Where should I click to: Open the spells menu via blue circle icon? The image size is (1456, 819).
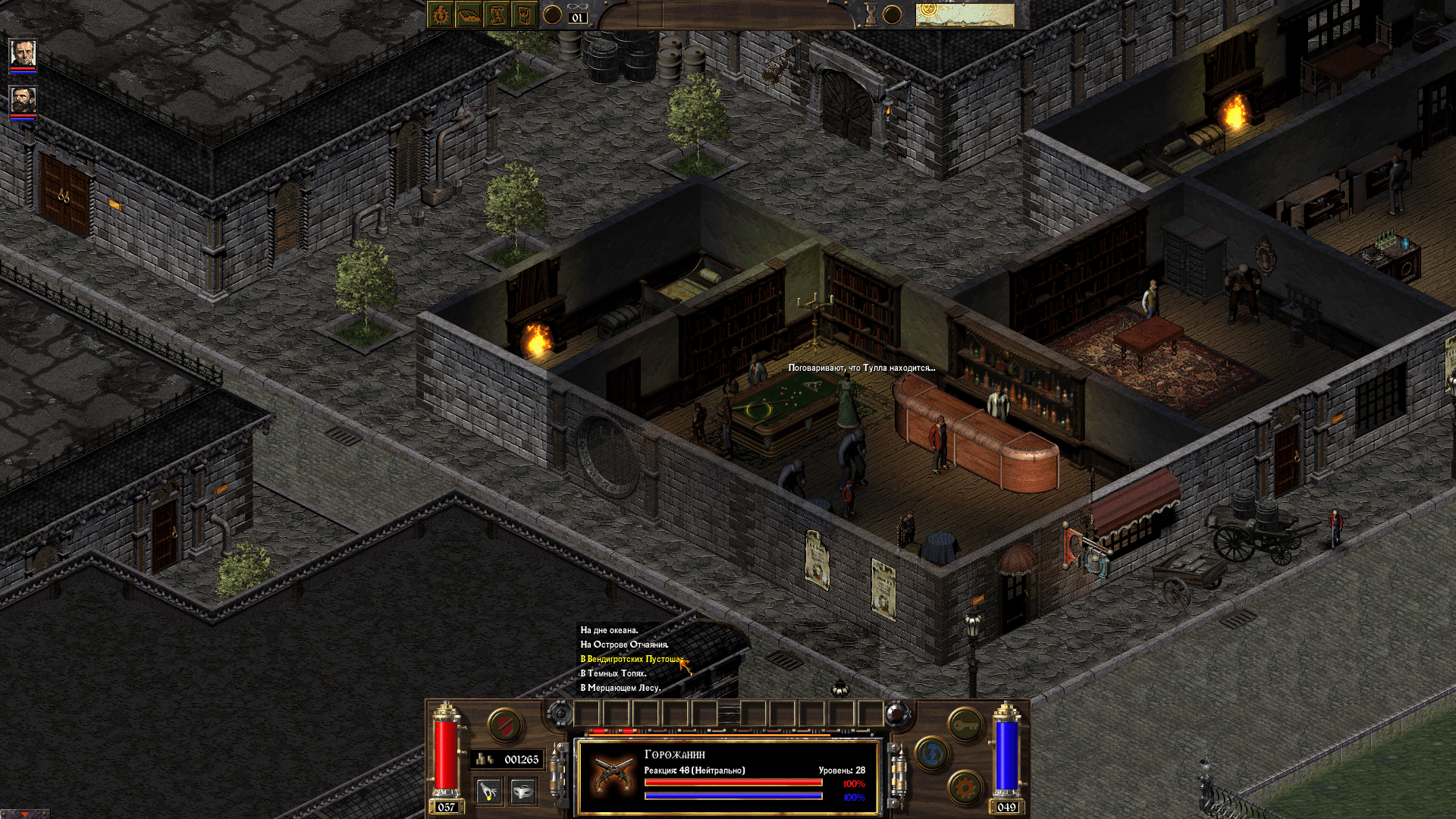[x=931, y=753]
